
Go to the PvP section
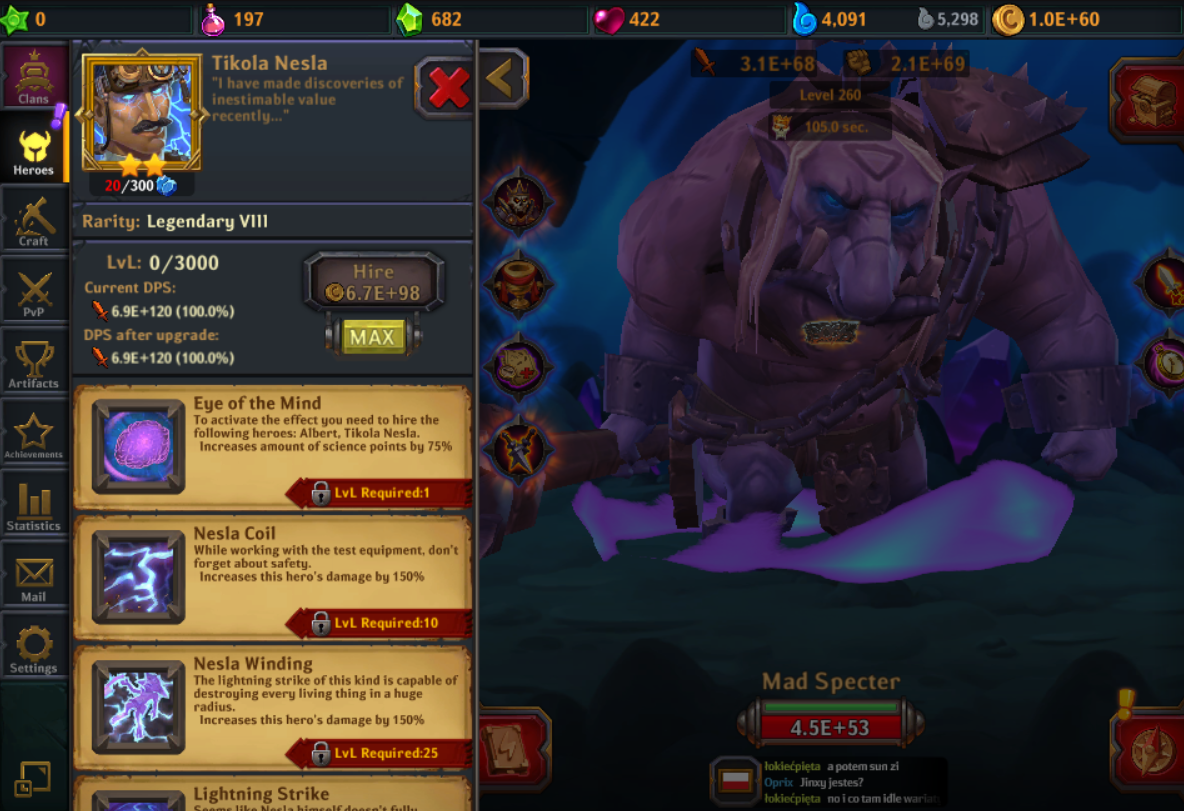pos(34,293)
